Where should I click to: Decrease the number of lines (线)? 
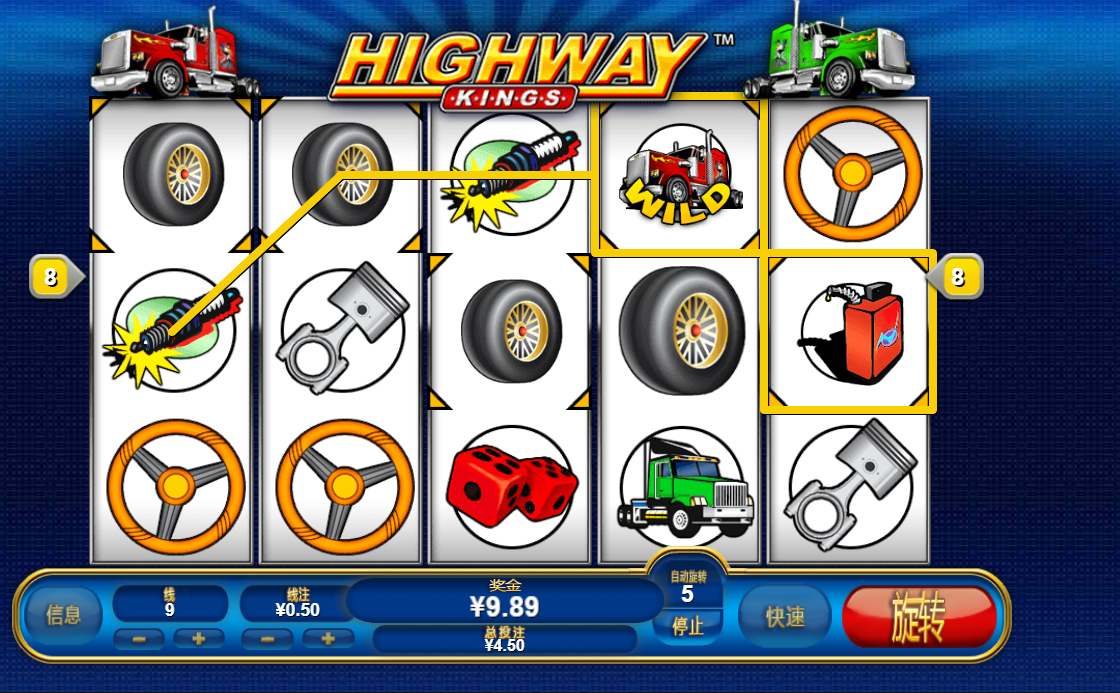click(x=139, y=639)
